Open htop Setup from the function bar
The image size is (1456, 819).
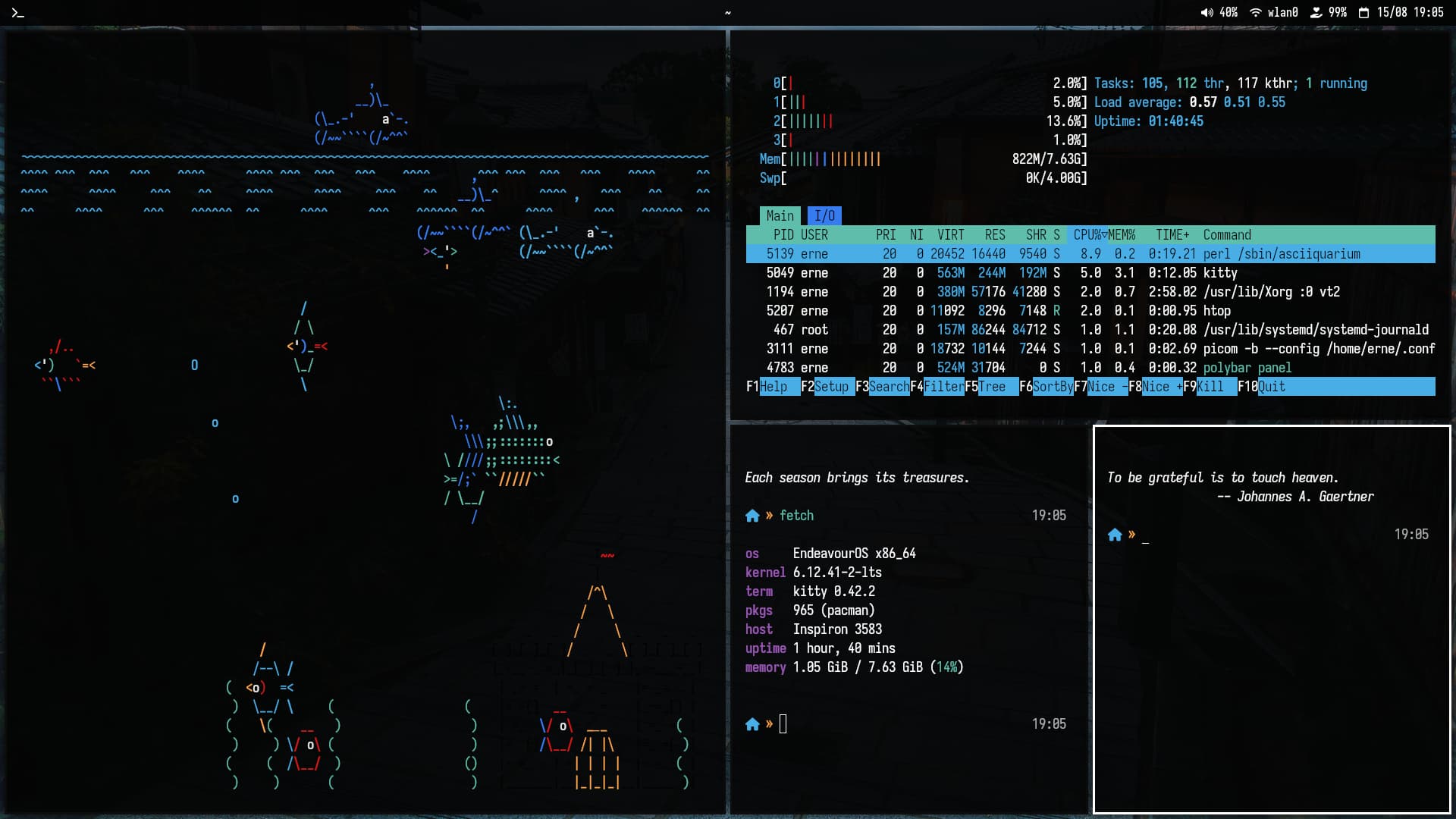(x=831, y=387)
